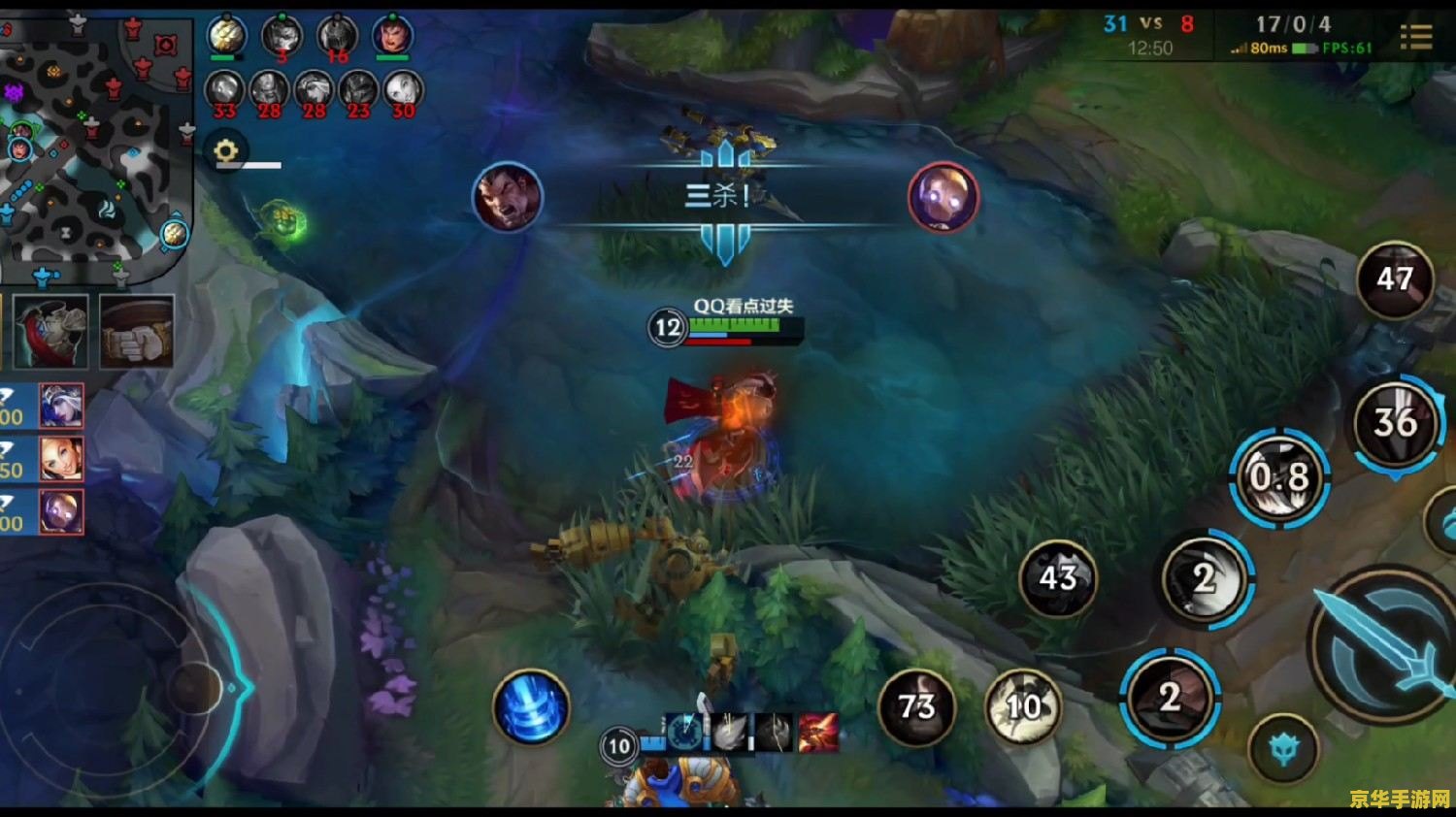Open the settings gear icon
1456x817 pixels.
[x=226, y=151]
